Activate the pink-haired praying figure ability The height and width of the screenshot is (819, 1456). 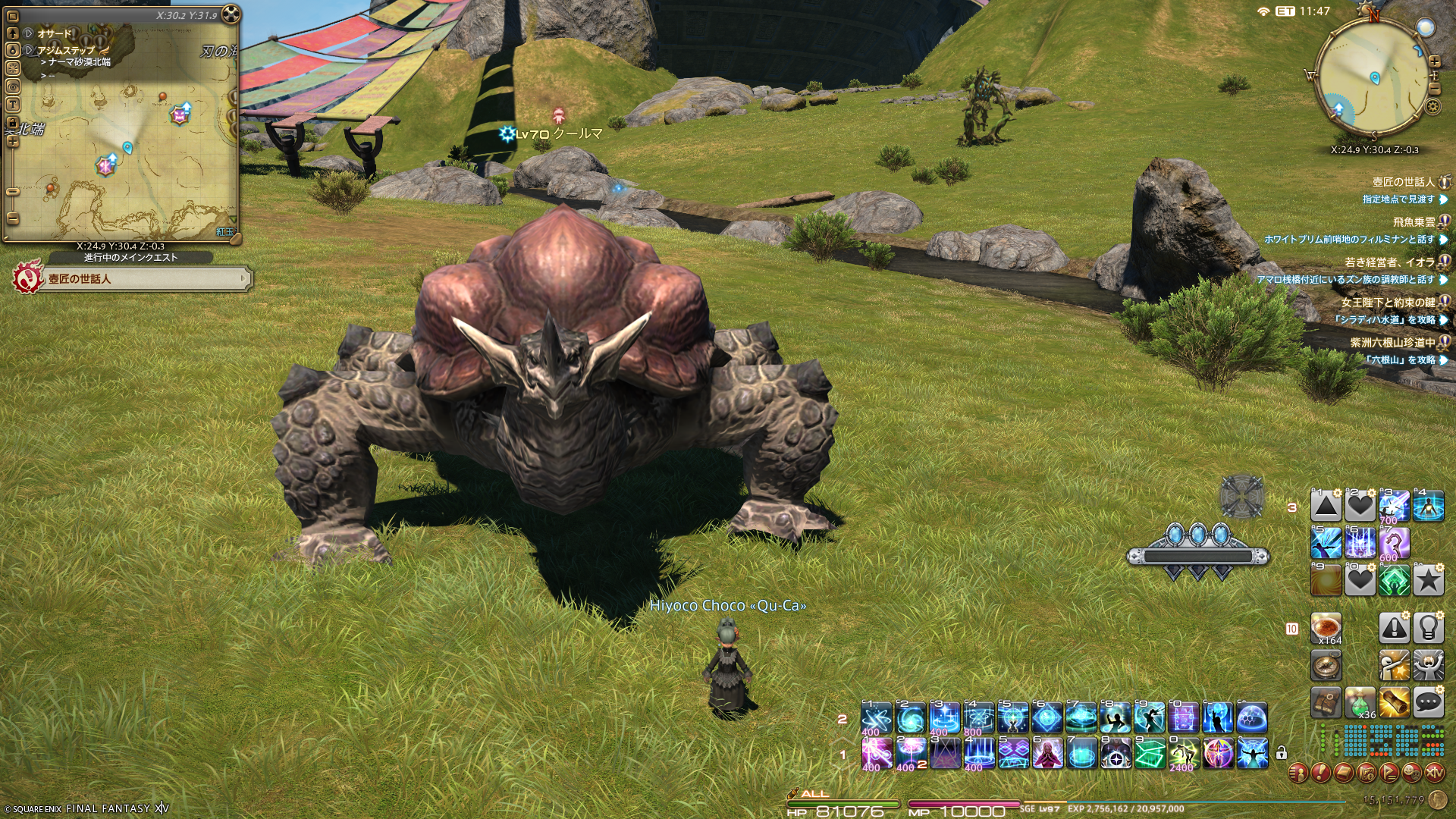1046,754
